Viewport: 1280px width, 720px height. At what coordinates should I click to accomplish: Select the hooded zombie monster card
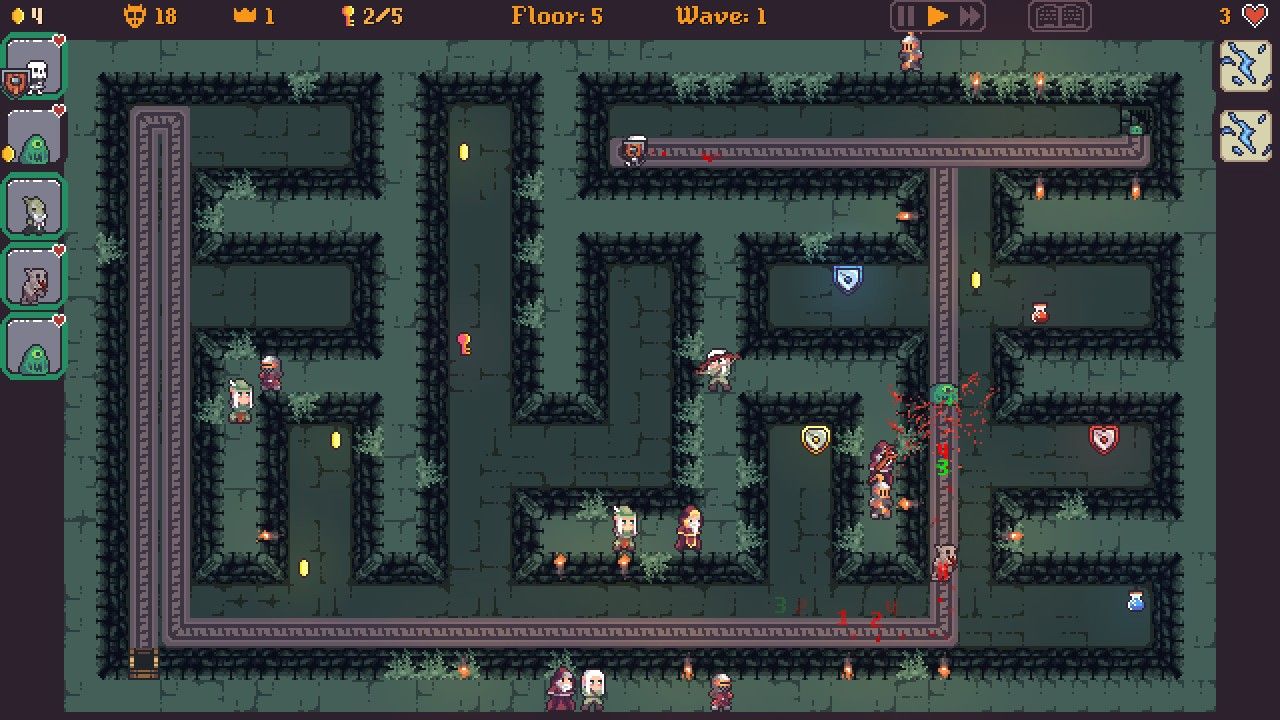[35, 208]
